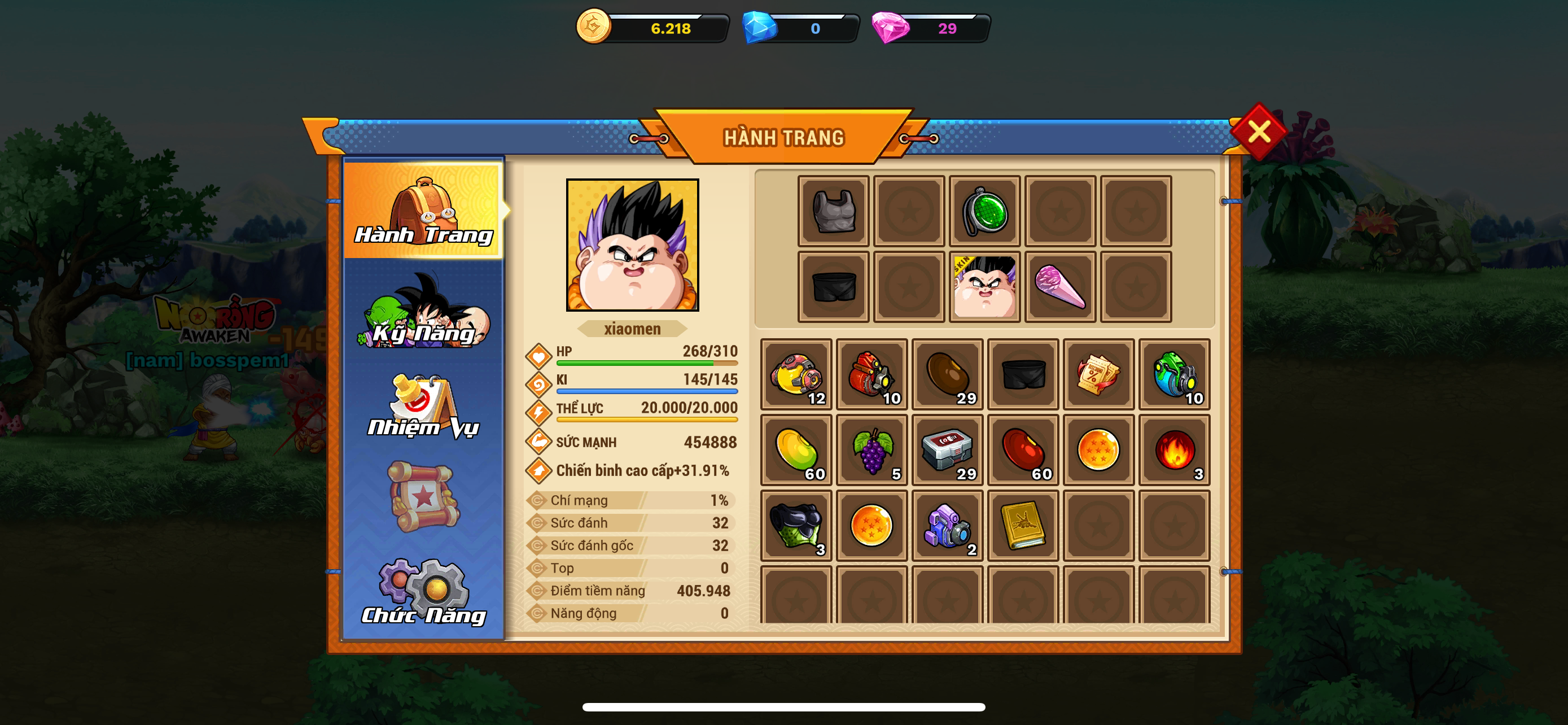The height and width of the screenshot is (725, 1568).
Task: Select the Hành Trang backpack tab
Action: point(424,210)
